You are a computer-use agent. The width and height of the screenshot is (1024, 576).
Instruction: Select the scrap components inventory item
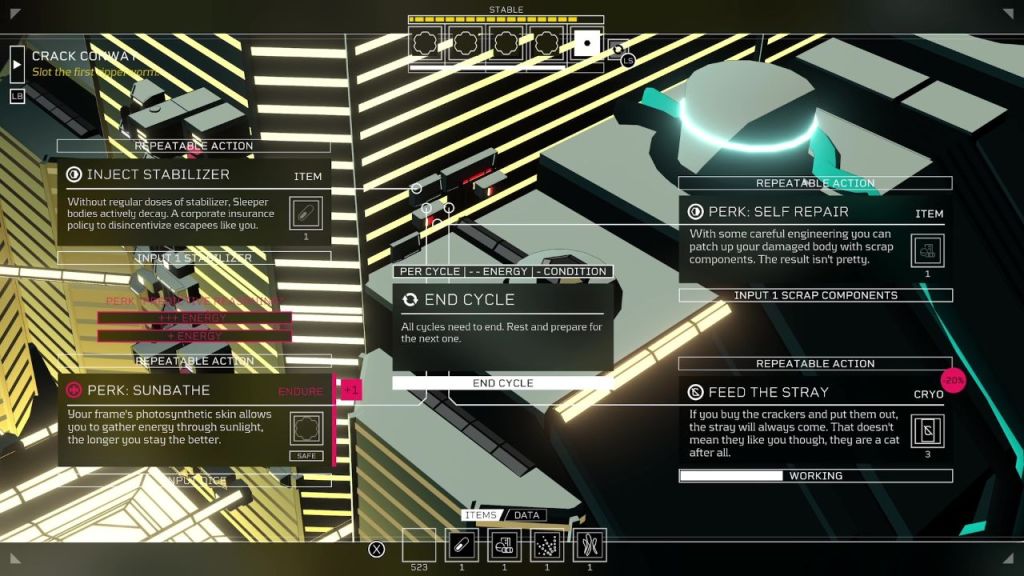click(504, 545)
